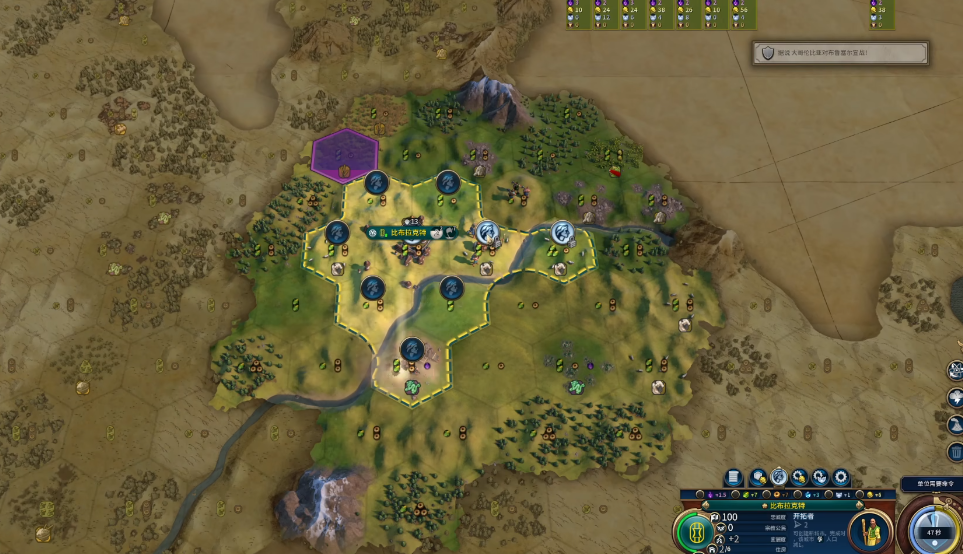Open purchase with gold (gear and coin)
The image size is (963, 554).
point(799,477)
